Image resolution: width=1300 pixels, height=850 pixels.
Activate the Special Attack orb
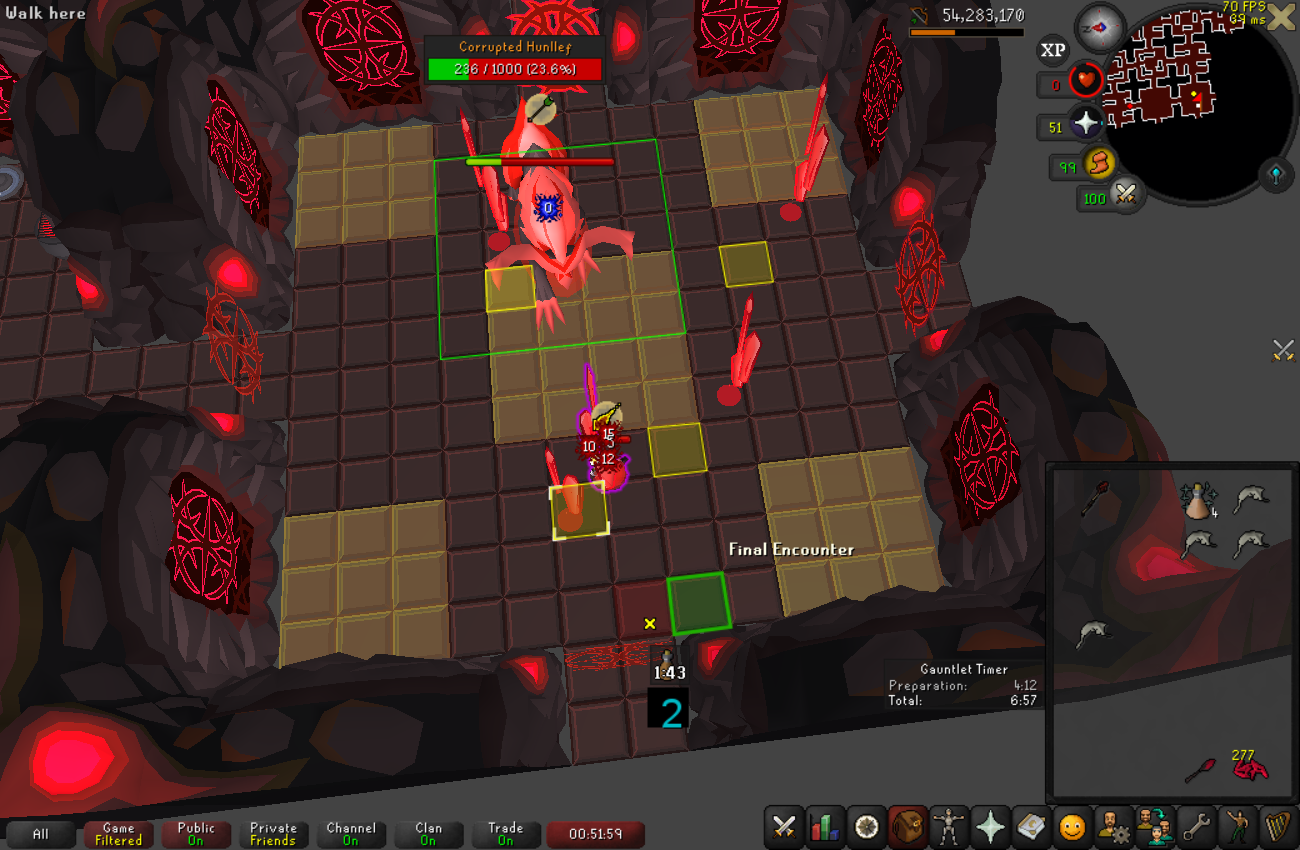[x=1127, y=195]
